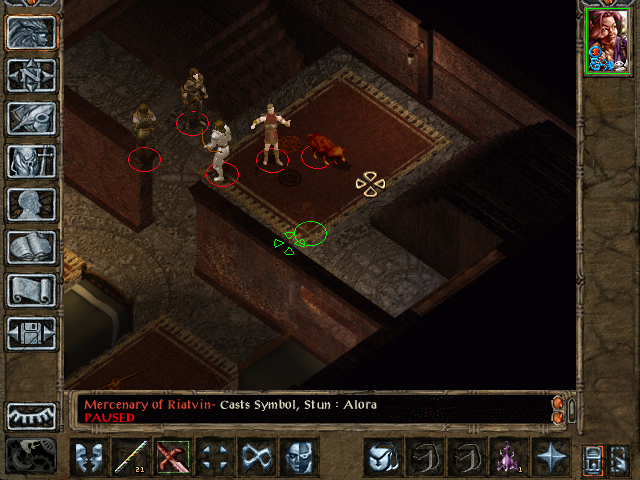The image size is (640, 480).
Task: Open the priest scroll screen
Action: click(32, 290)
